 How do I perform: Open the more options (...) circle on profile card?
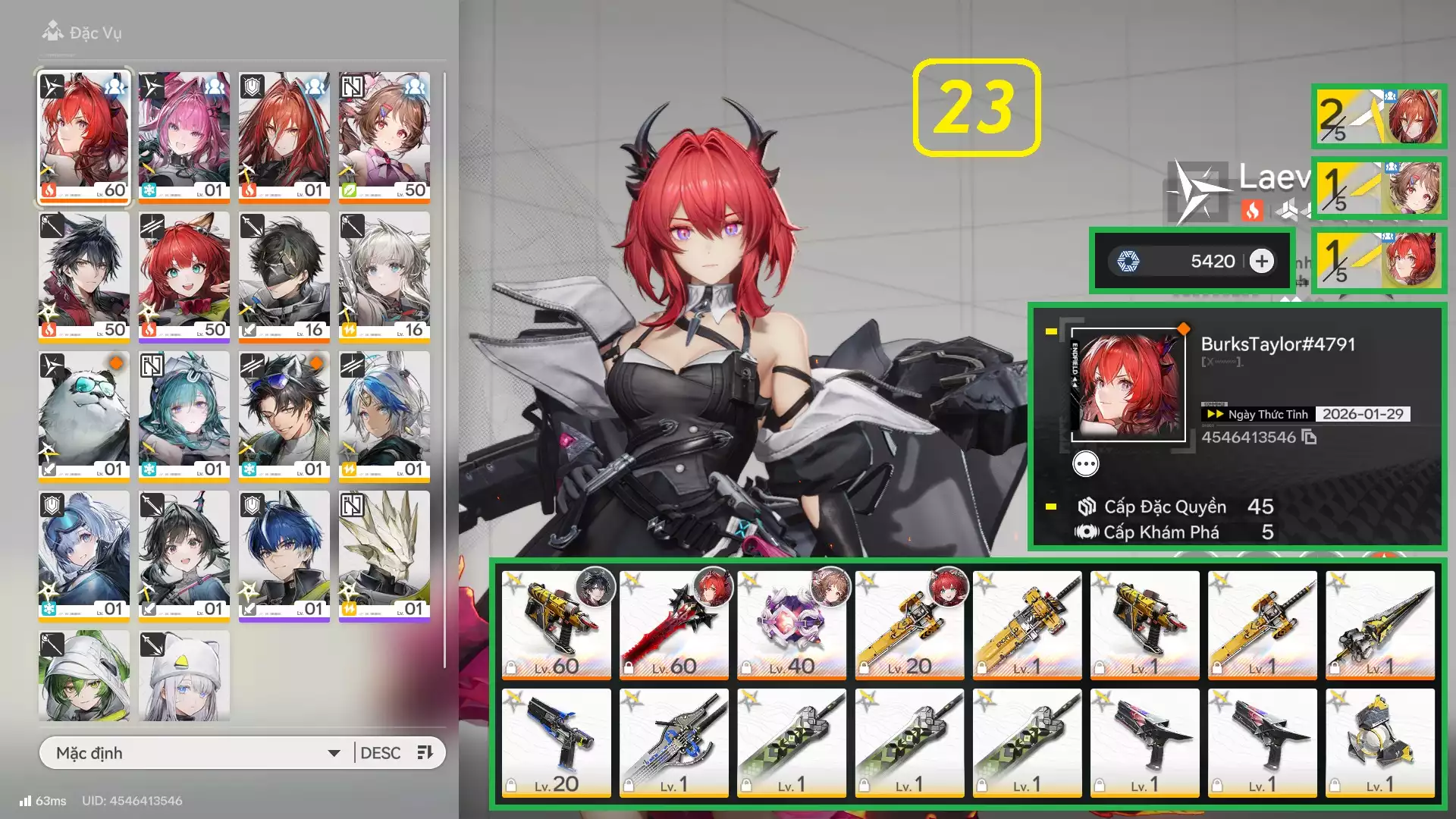tap(1086, 464)
